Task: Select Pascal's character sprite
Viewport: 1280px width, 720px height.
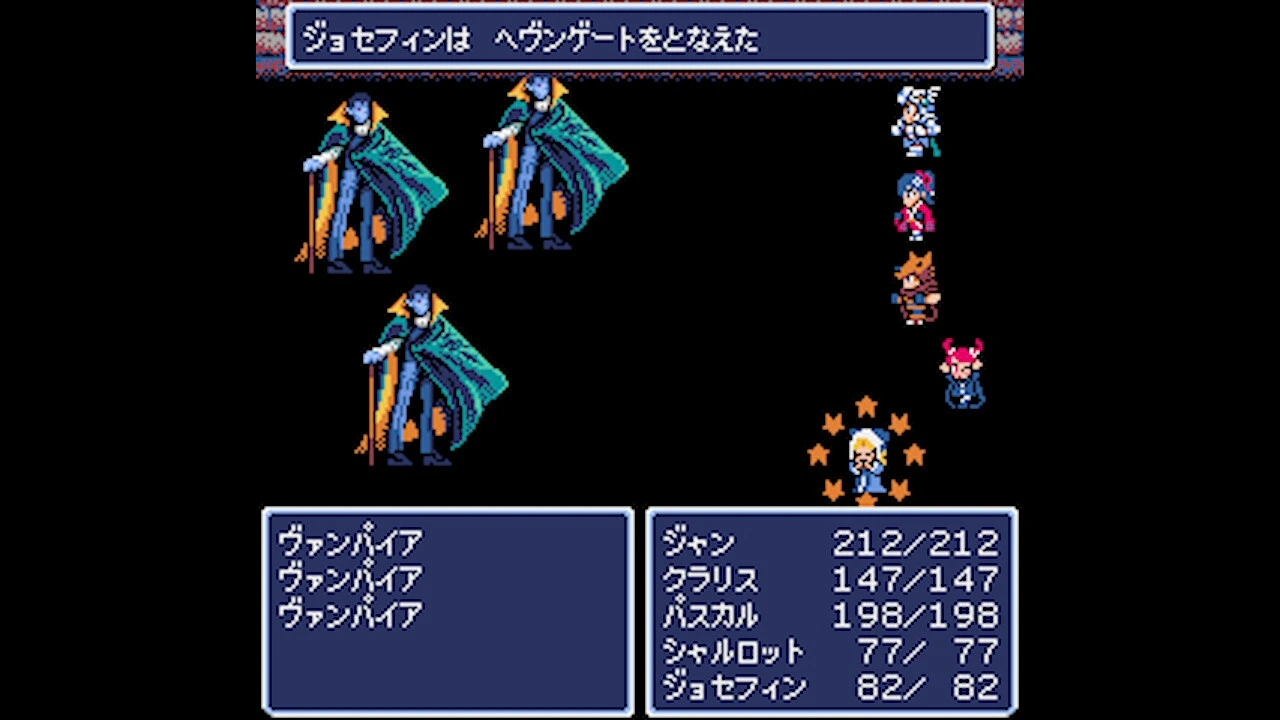Action: click(x=916, y=290)
